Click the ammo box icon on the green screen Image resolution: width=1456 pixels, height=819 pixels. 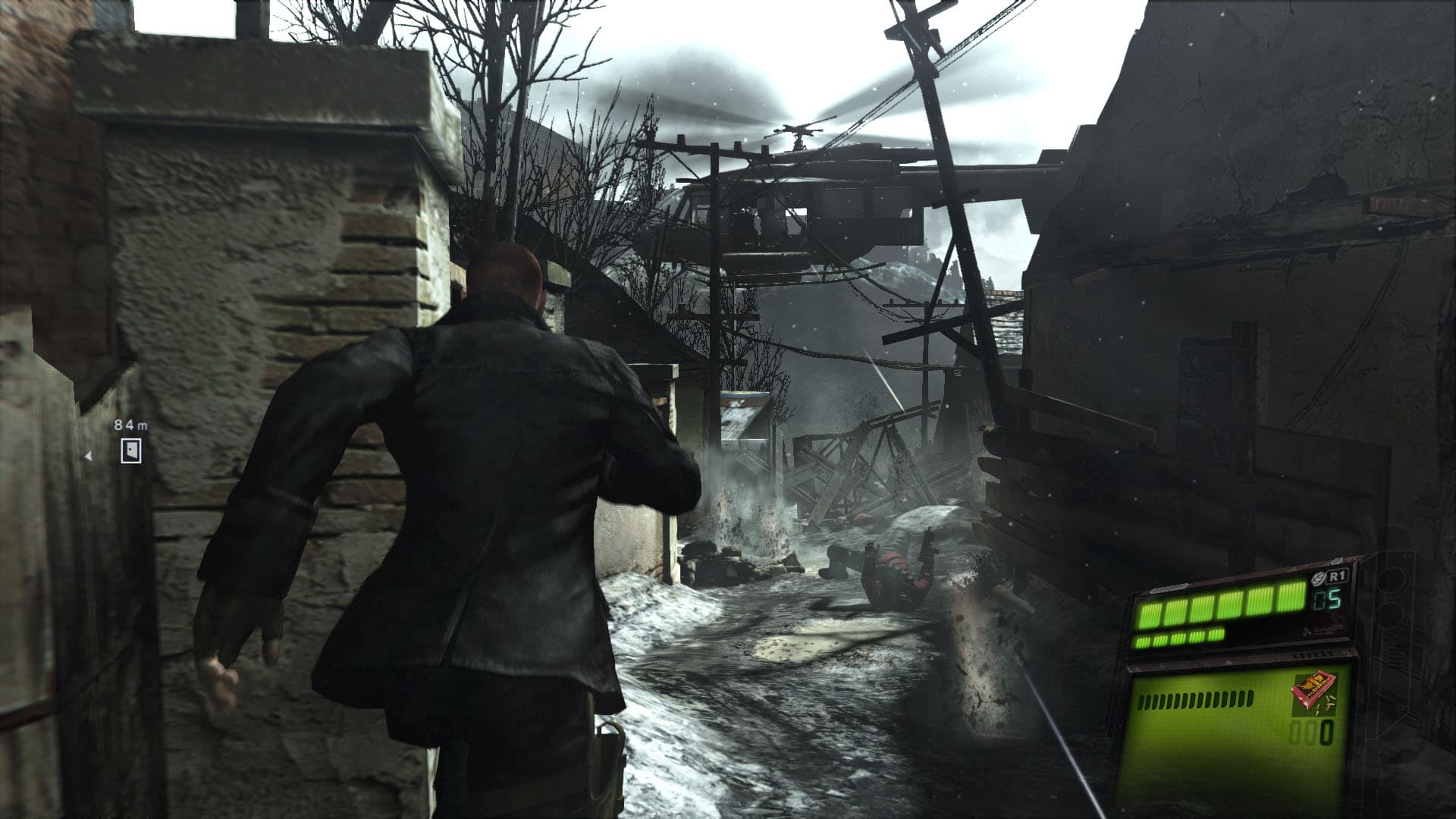tap(1314, 692)
